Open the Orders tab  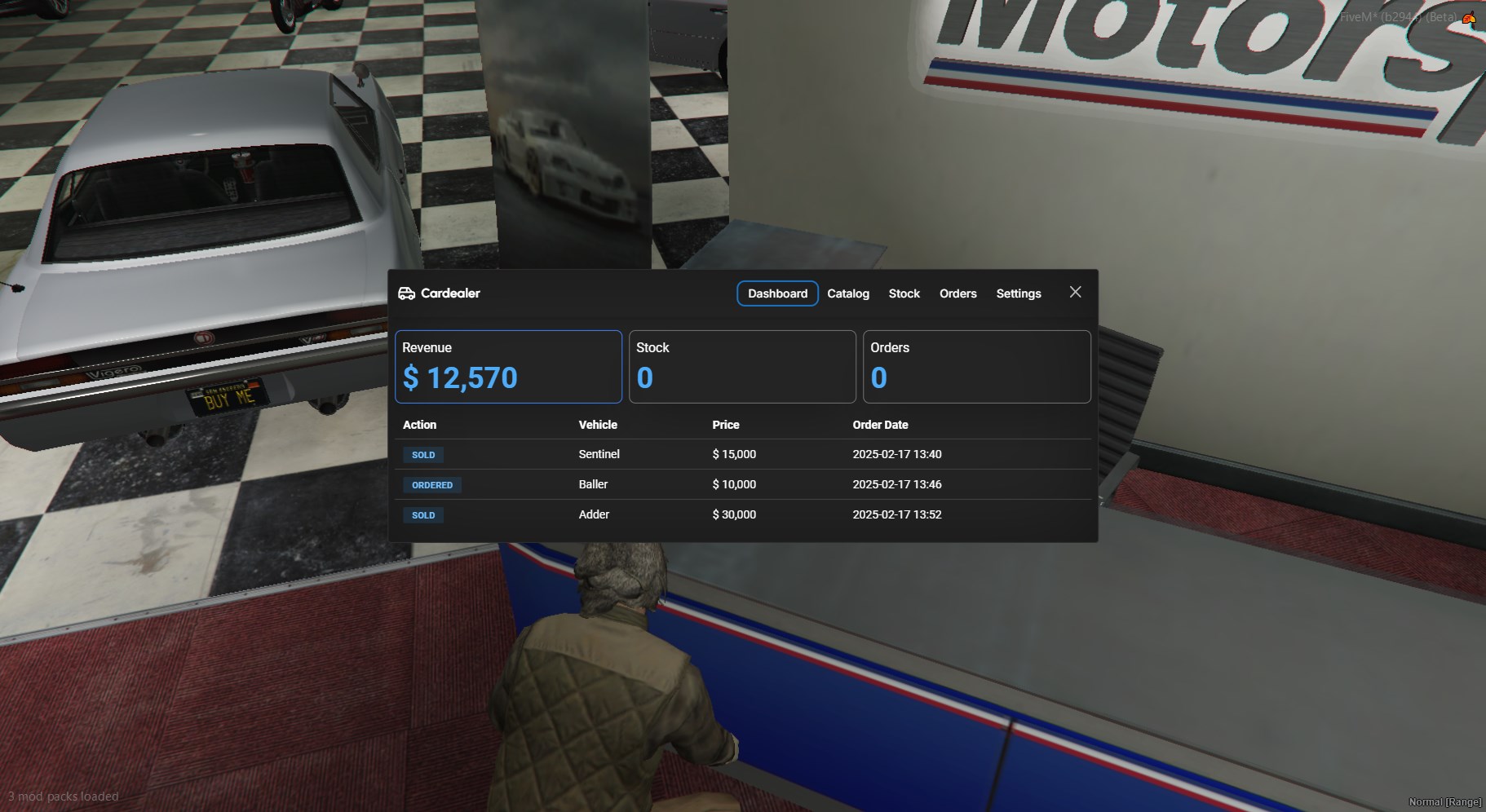957,293
